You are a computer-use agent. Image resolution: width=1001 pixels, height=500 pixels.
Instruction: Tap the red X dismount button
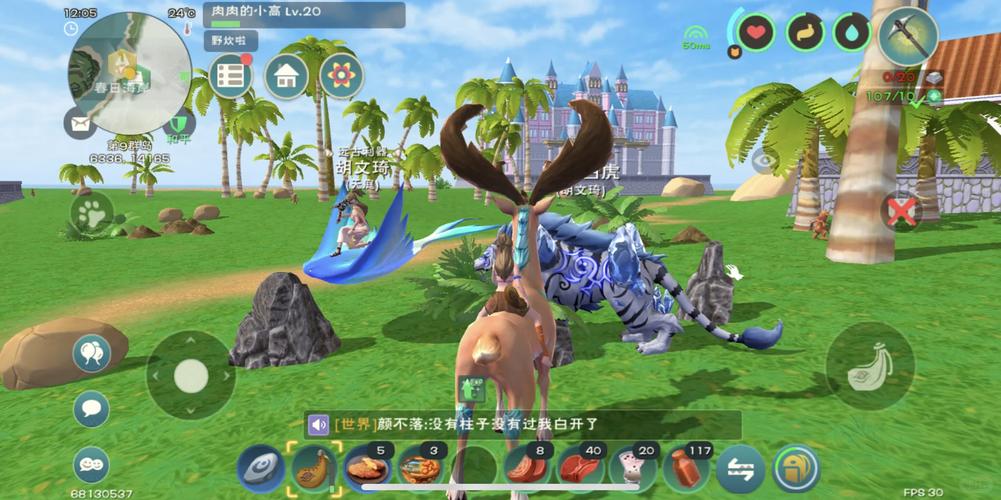902,210
